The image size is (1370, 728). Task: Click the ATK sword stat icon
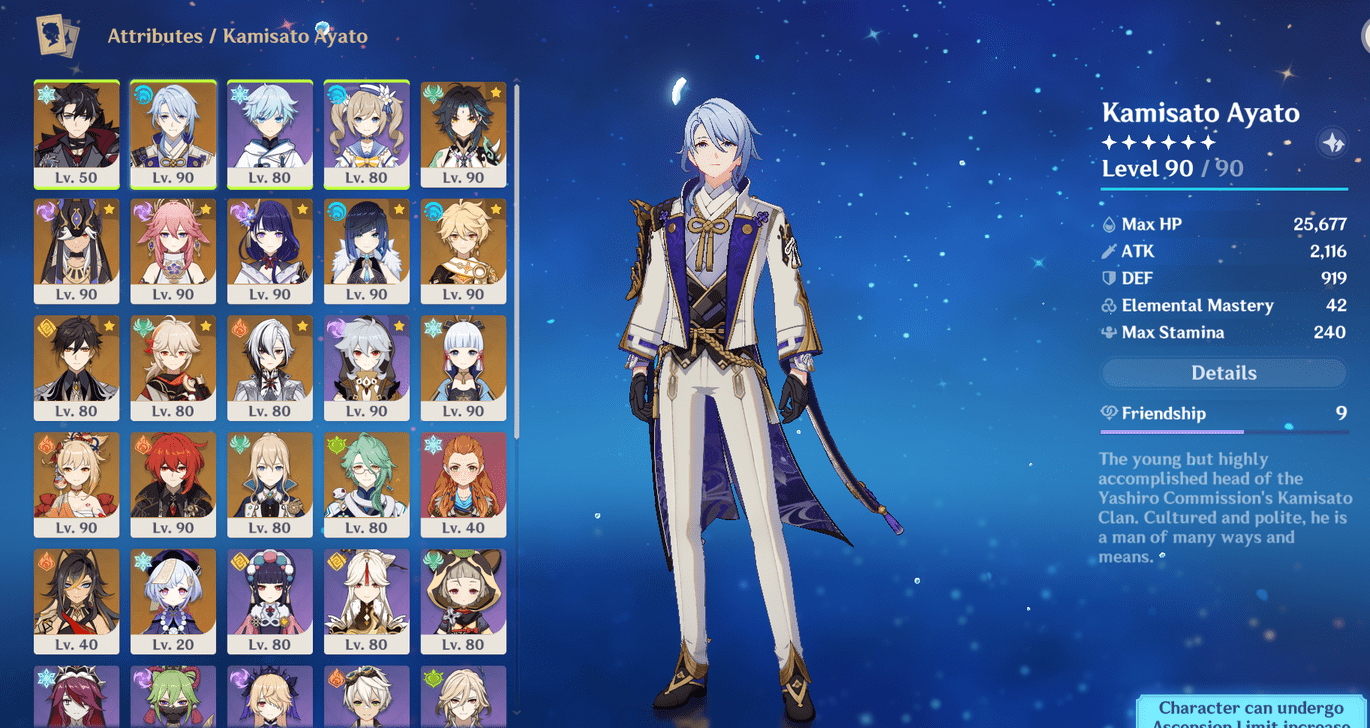pyautogui.click(x=1110, y=251)
